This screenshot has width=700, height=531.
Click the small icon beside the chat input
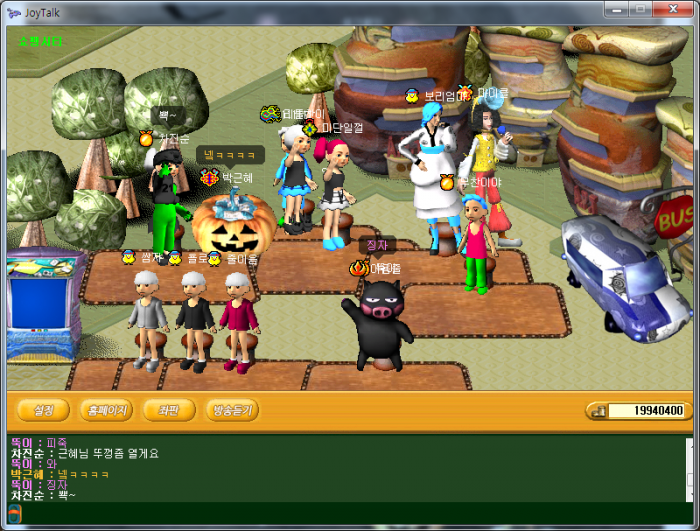click(15, 513)
